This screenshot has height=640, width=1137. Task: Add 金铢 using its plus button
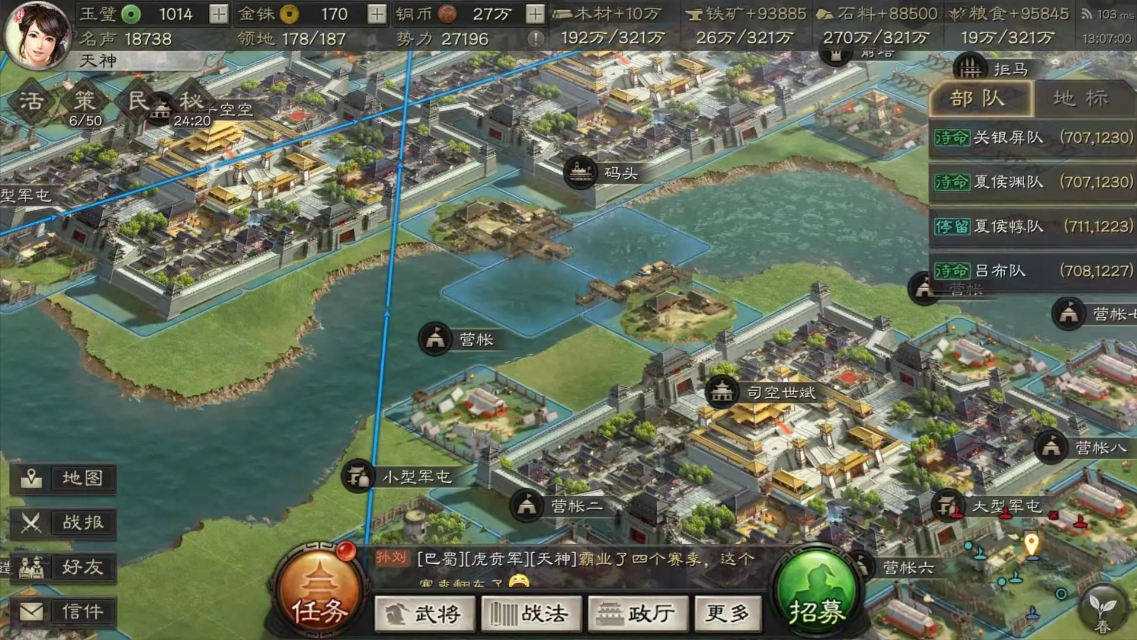(376, 14)
